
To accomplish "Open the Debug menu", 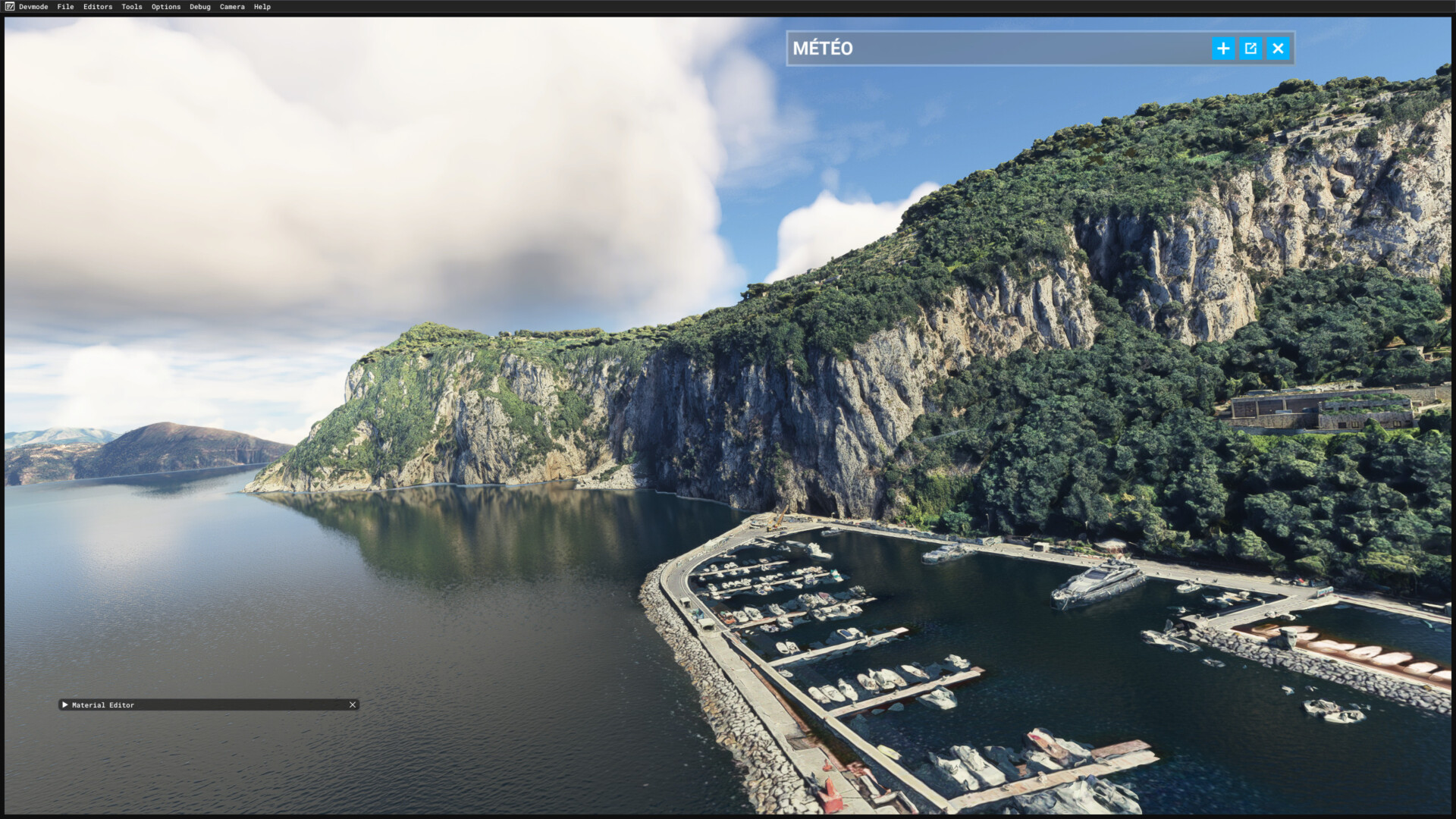I will pyautogui.click(x=200, y=7).
